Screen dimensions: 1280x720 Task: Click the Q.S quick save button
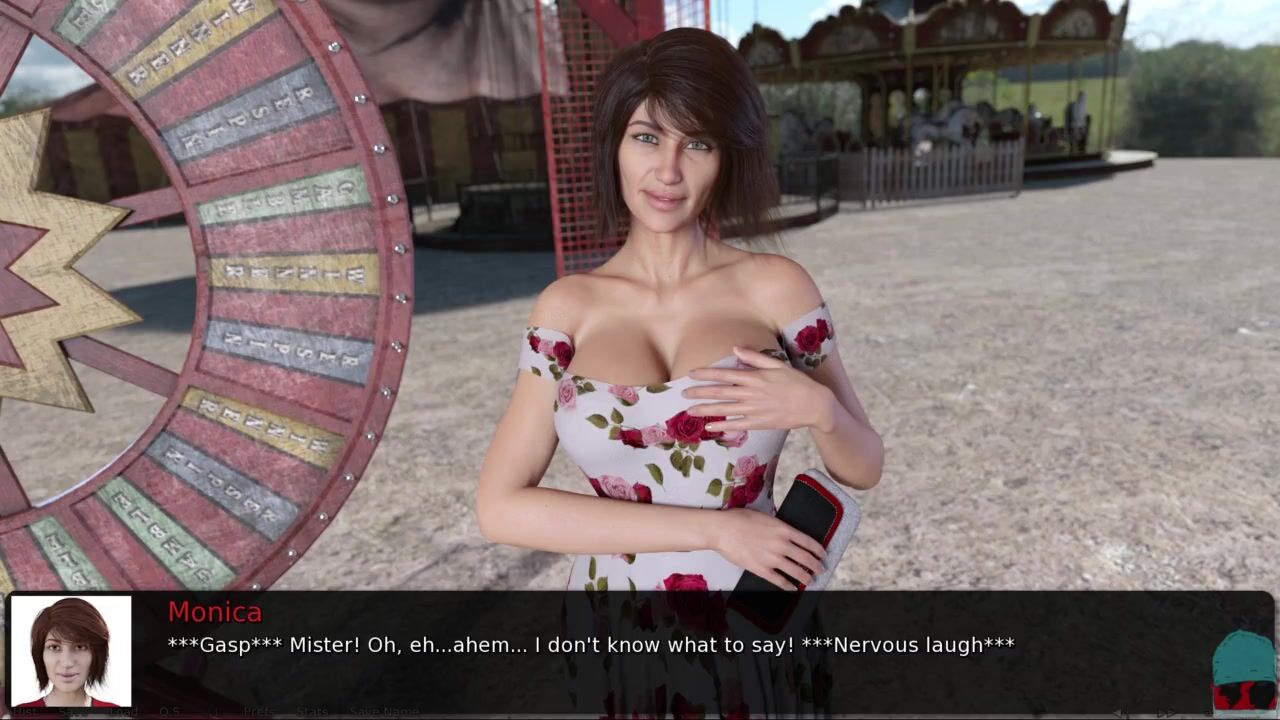click(x=169, y=712)
